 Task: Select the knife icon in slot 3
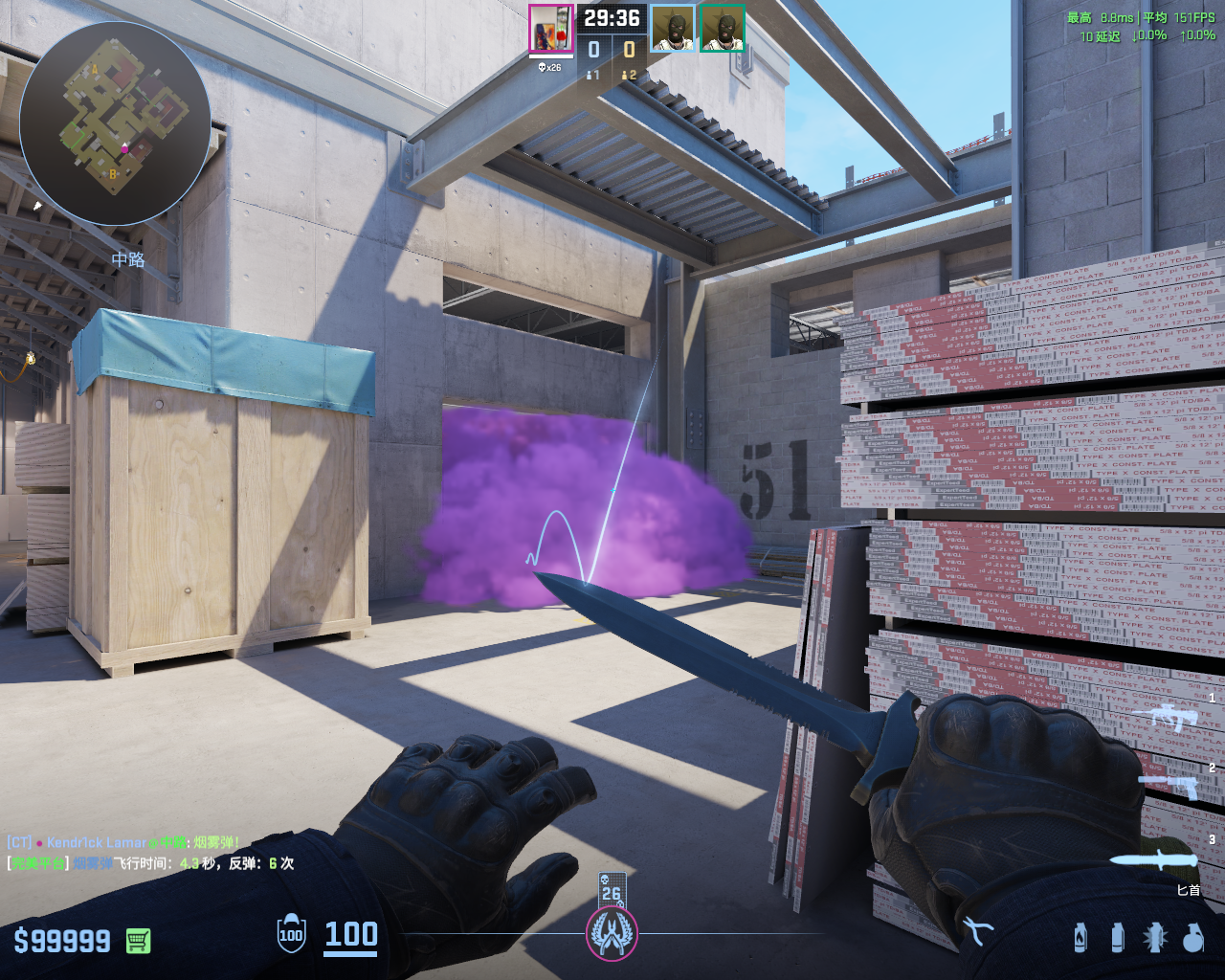click(1153, 858)
